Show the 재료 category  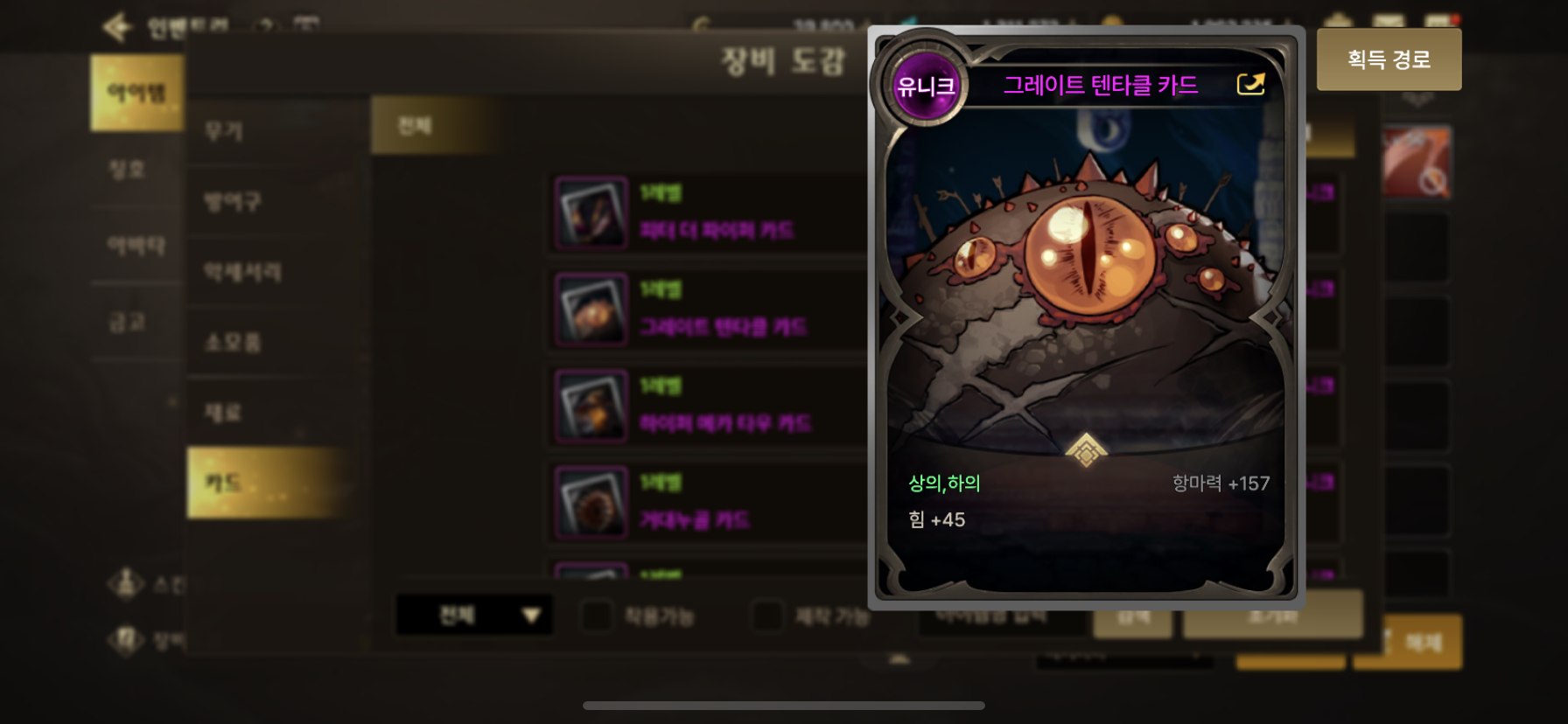(223, 412)
